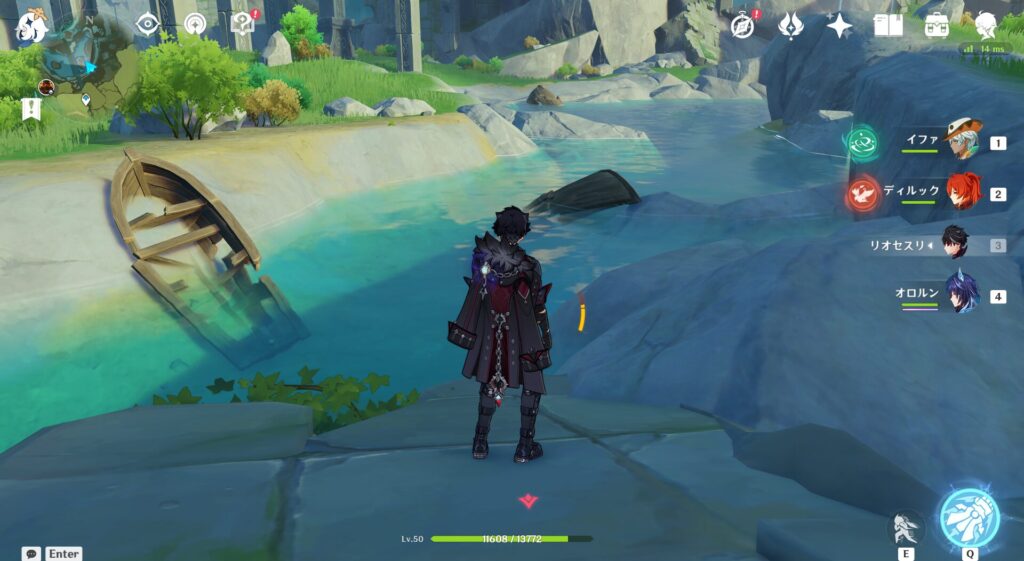Screen dimensions: 1024x561
Task: Click the small red avatar marker below the minimap
Action: click(x=46, y=88)
